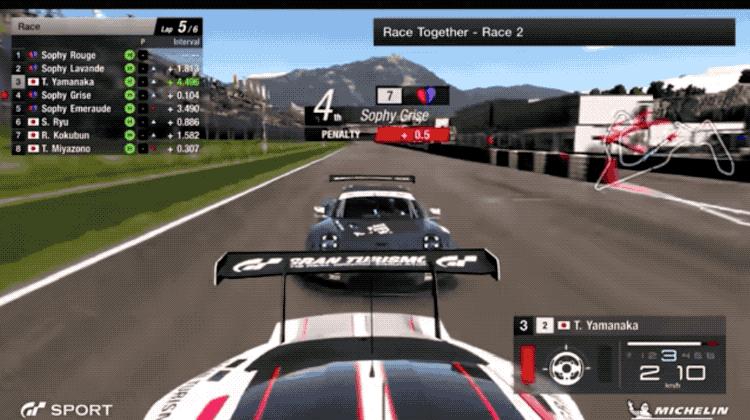Select R. Kokubun in the leaderboard
Viewport: 750px width, 420px height.
(x=66, y=134)
